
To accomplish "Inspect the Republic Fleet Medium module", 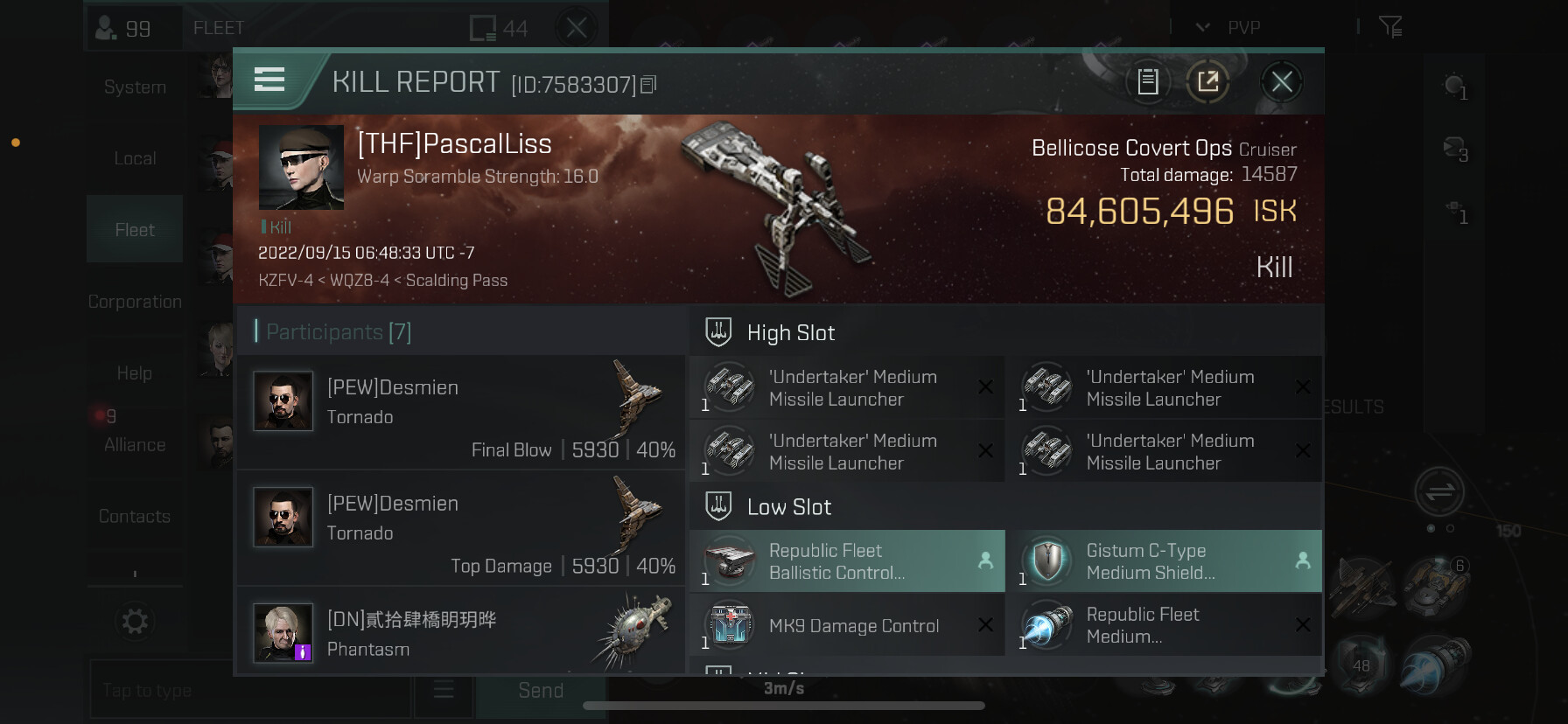I will [x=1164, y=625].
